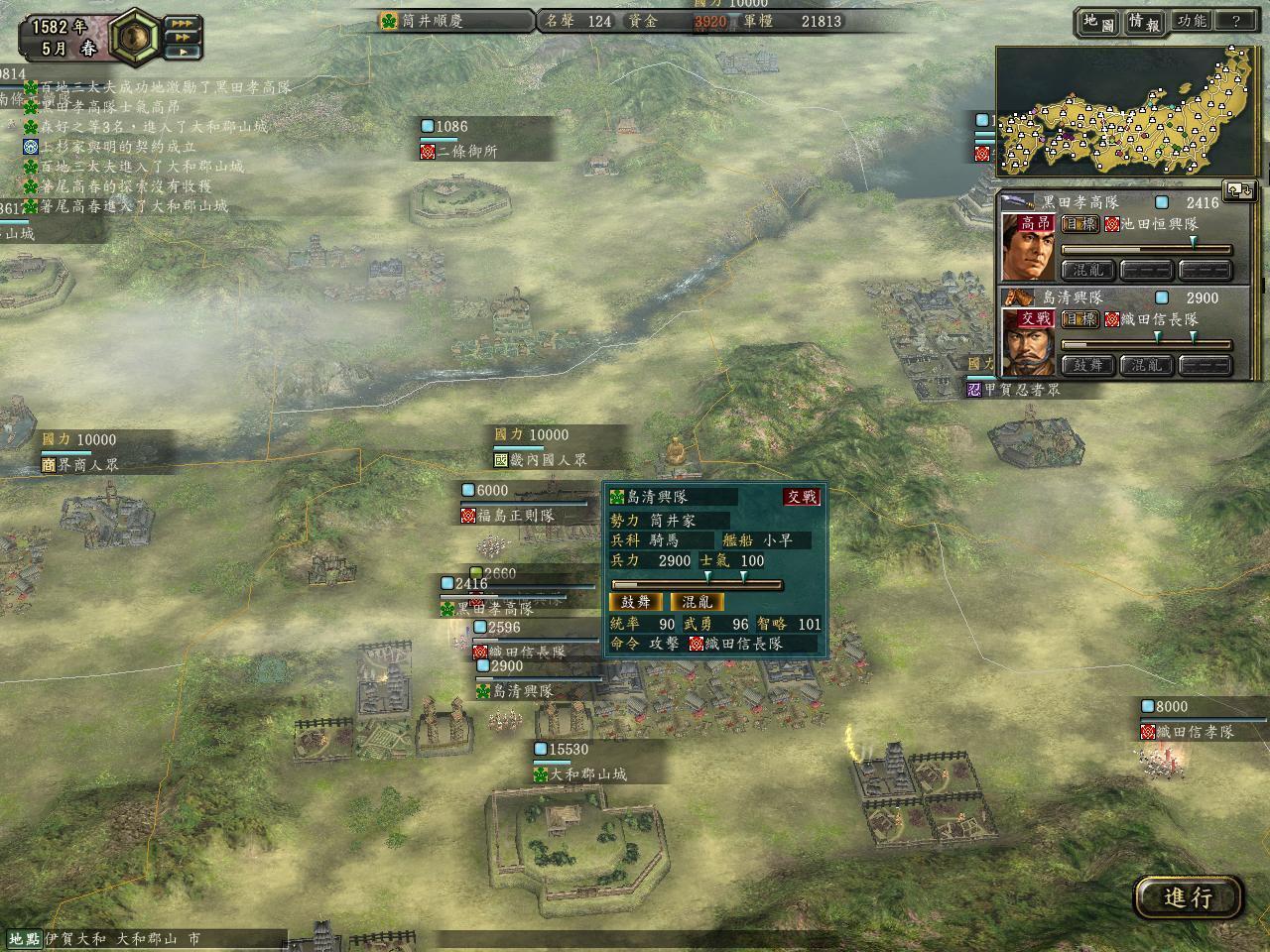
Task: Select 黑田孝高隊 commander portrait
Action: point(1027,246)
